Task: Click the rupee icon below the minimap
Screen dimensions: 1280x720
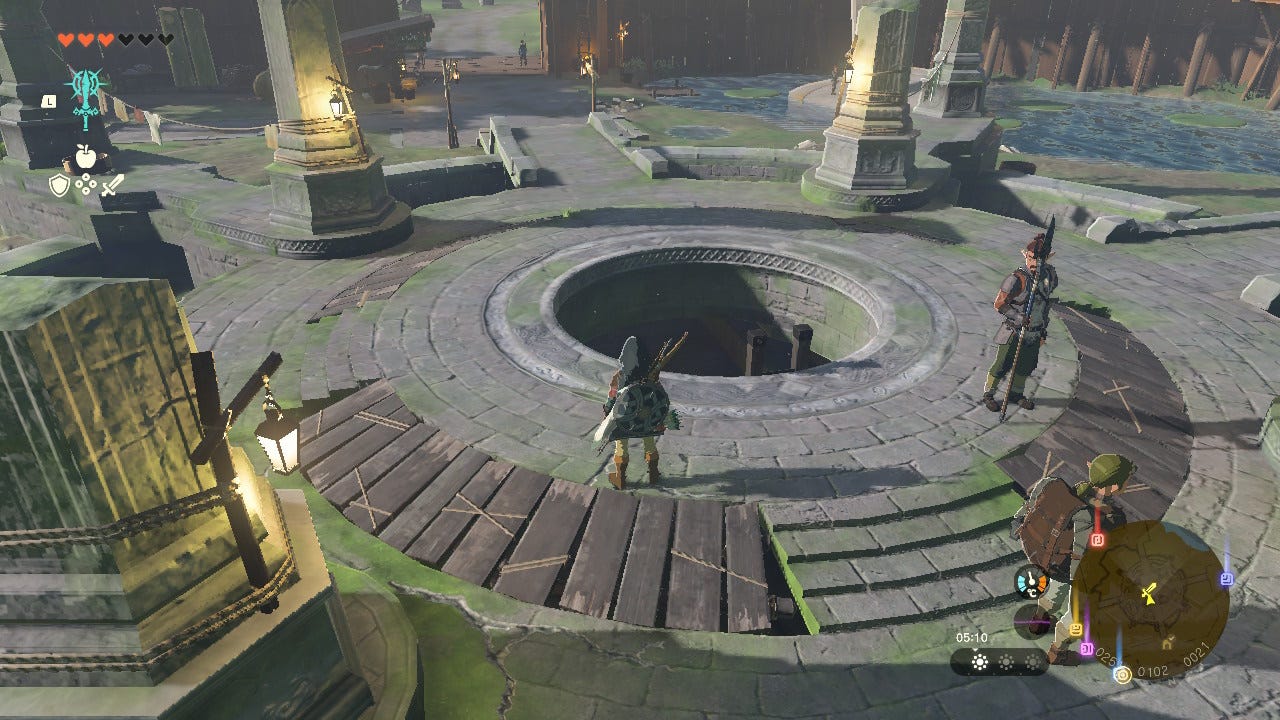Action: (1122, 676)
